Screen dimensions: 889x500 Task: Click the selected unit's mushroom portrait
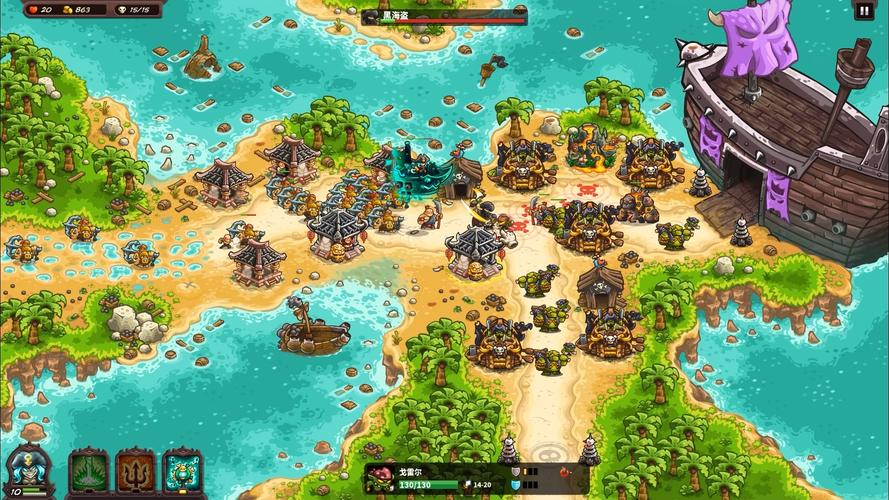click(x=381, y=479)
